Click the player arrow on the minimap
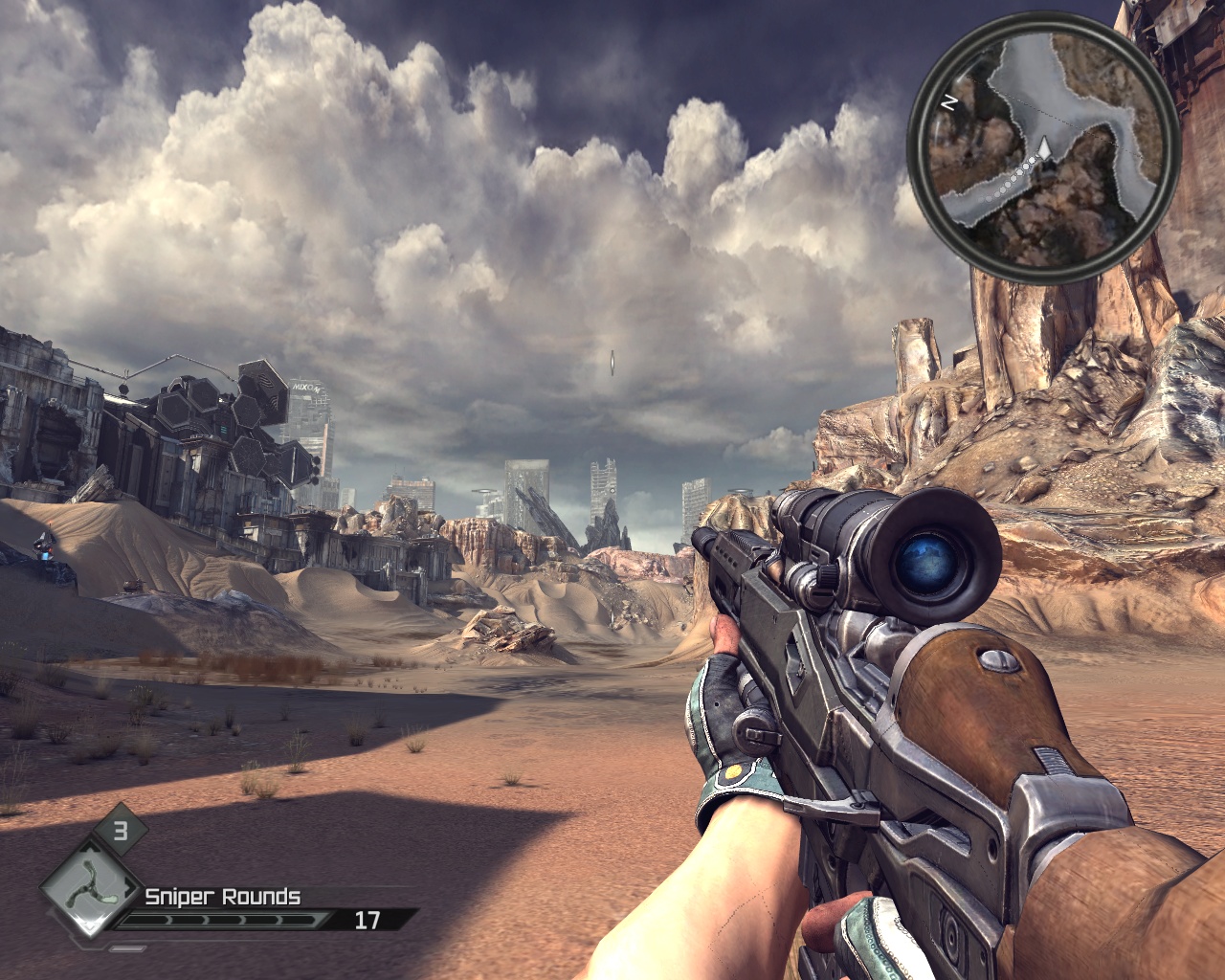The height and width of the screenshot is (980, 1225). pyautogui.click(x=1045, y=148)
